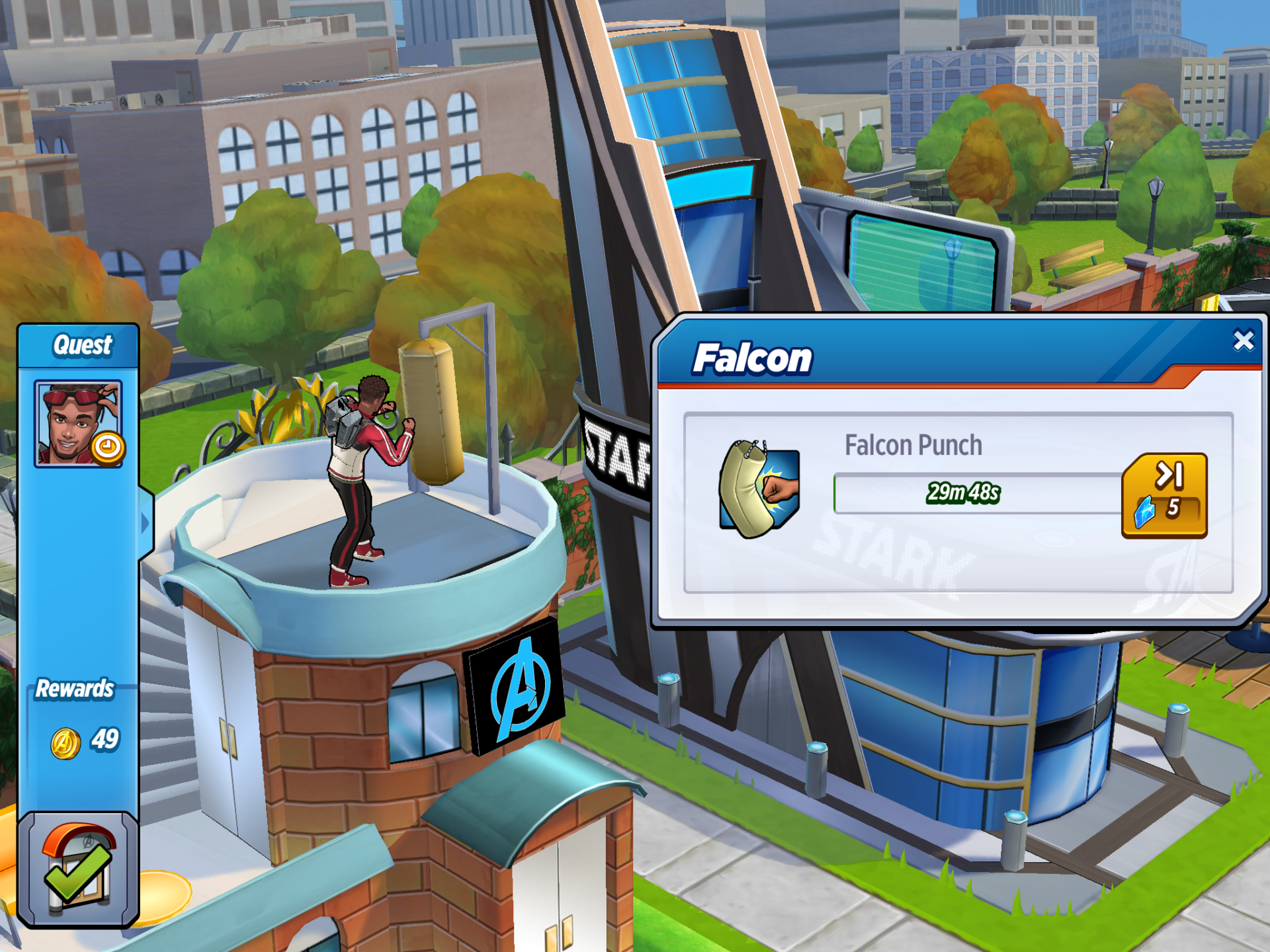Open the quest board checkmark button
Viewport: 1270px width, 952px height.
click(x=78, y=869)
